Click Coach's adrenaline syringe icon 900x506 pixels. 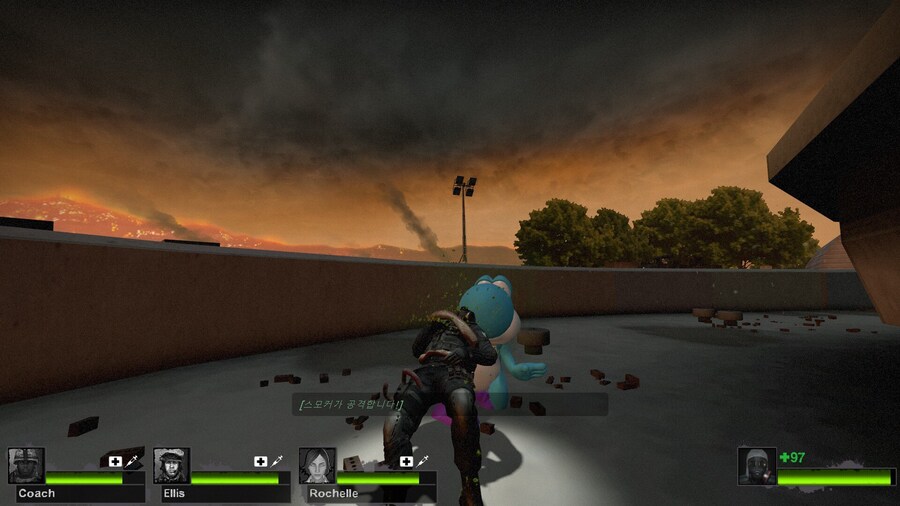pyautogui.click(x=132, y=461)
